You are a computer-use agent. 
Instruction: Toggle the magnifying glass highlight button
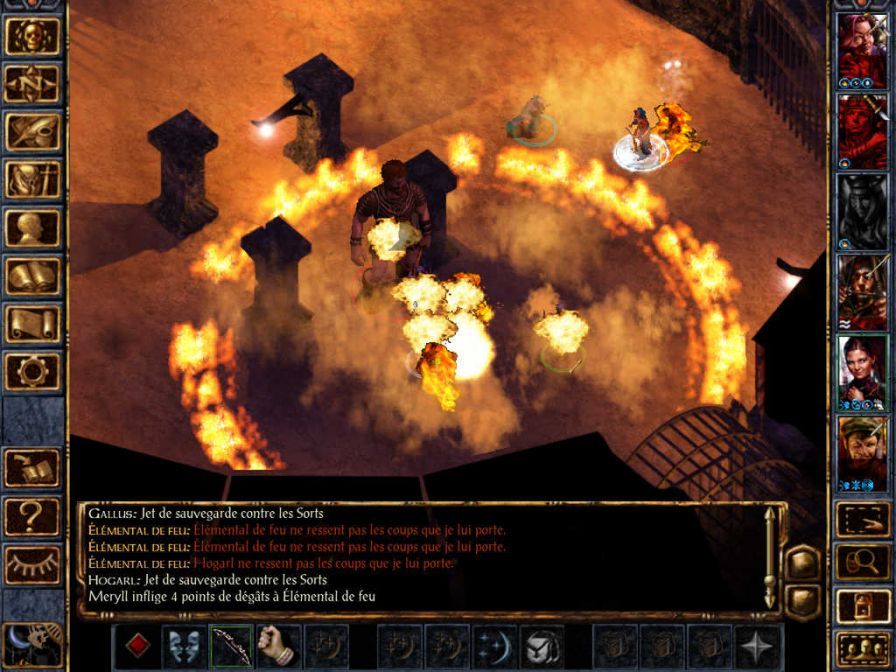[862, 562]
